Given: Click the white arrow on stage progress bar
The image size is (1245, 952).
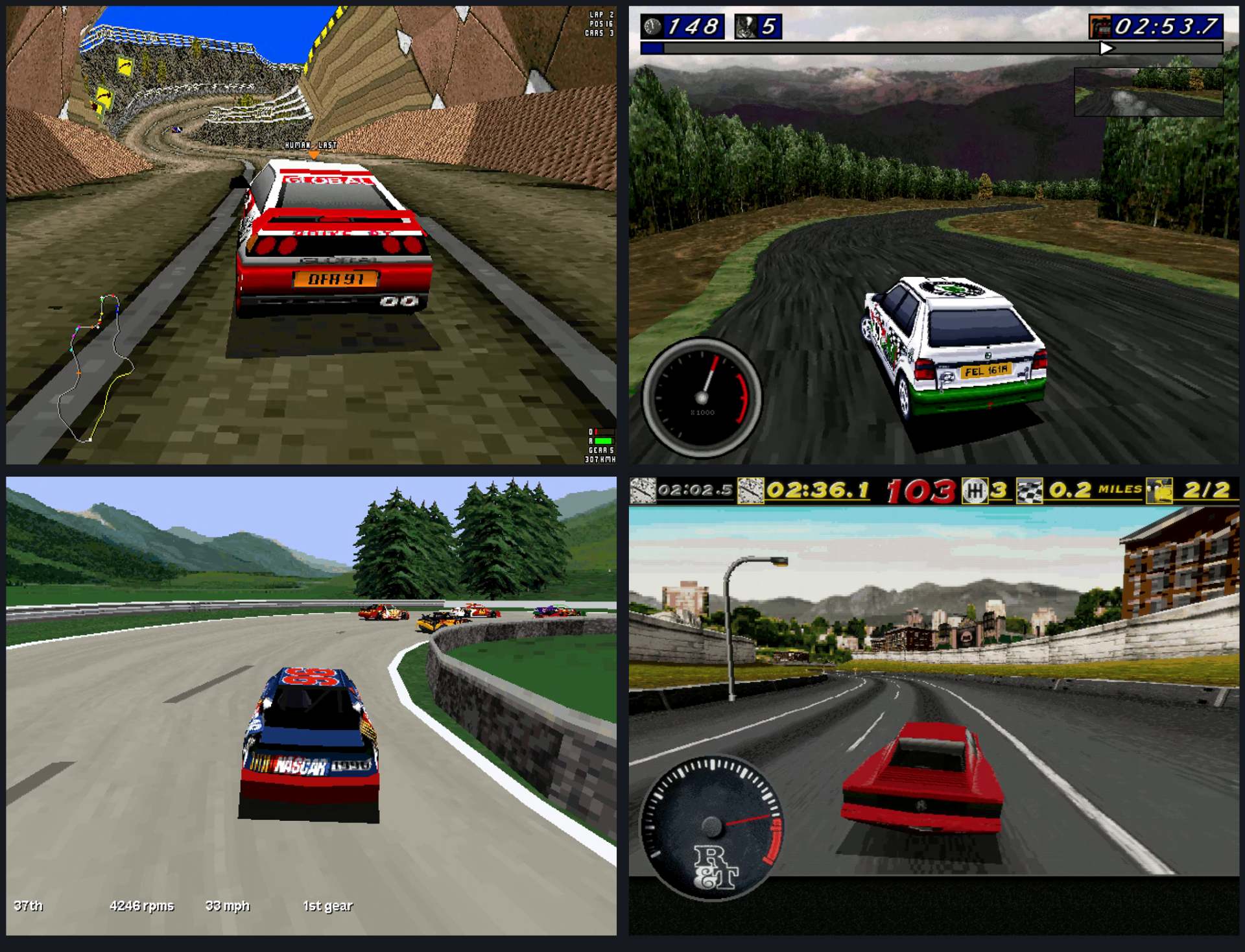Looking at the screenshot, I should [x=1106, y=48].
